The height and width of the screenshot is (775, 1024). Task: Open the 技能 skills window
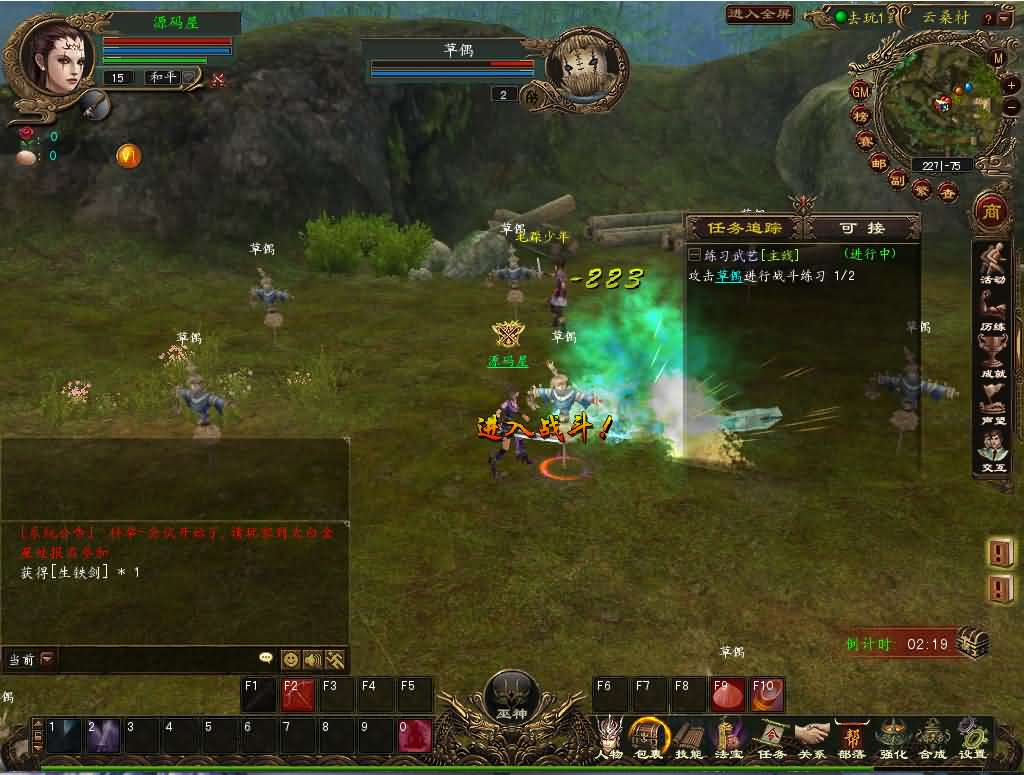click(x=689, y=738)
